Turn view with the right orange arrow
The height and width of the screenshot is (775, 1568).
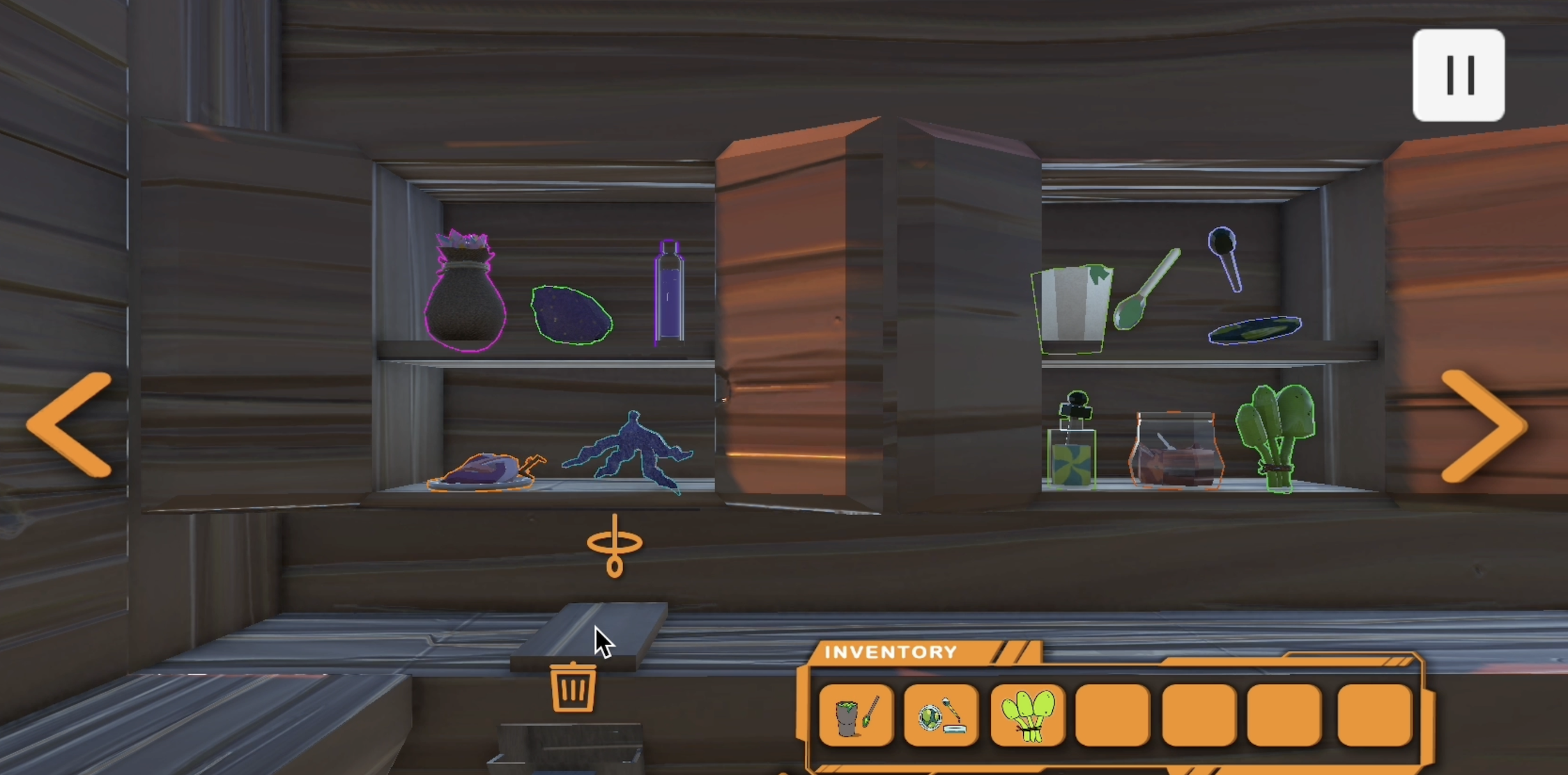tap(1482, 426)
